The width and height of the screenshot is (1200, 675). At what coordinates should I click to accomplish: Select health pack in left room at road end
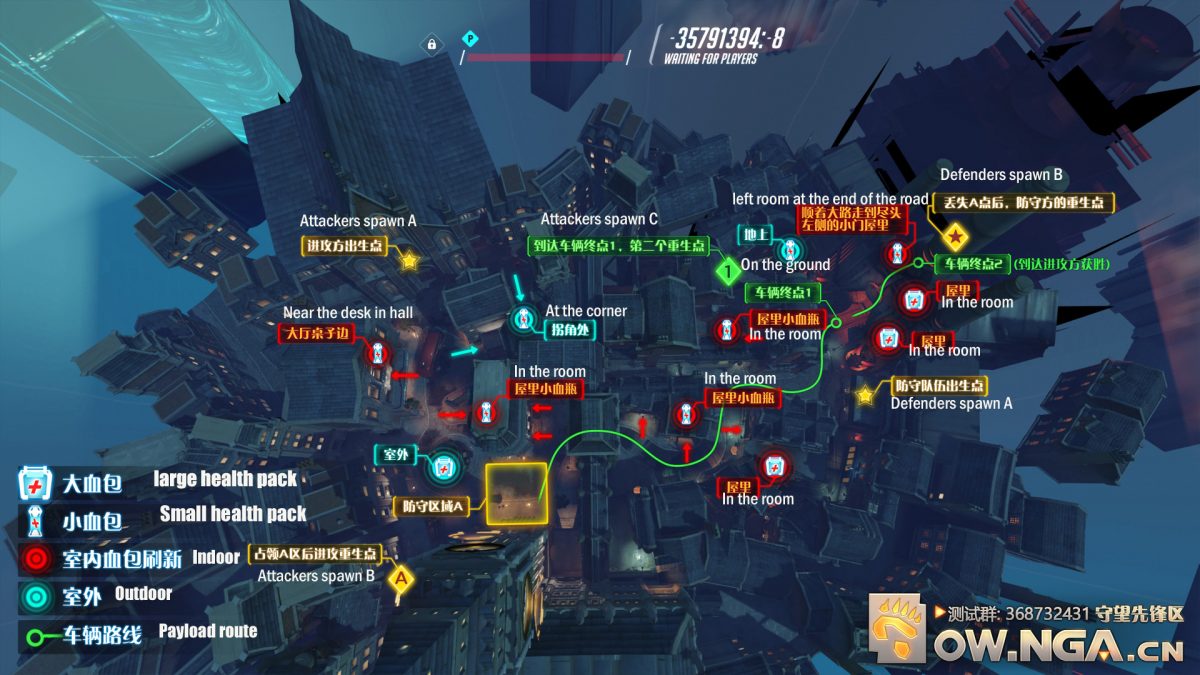tap(897, 252)
